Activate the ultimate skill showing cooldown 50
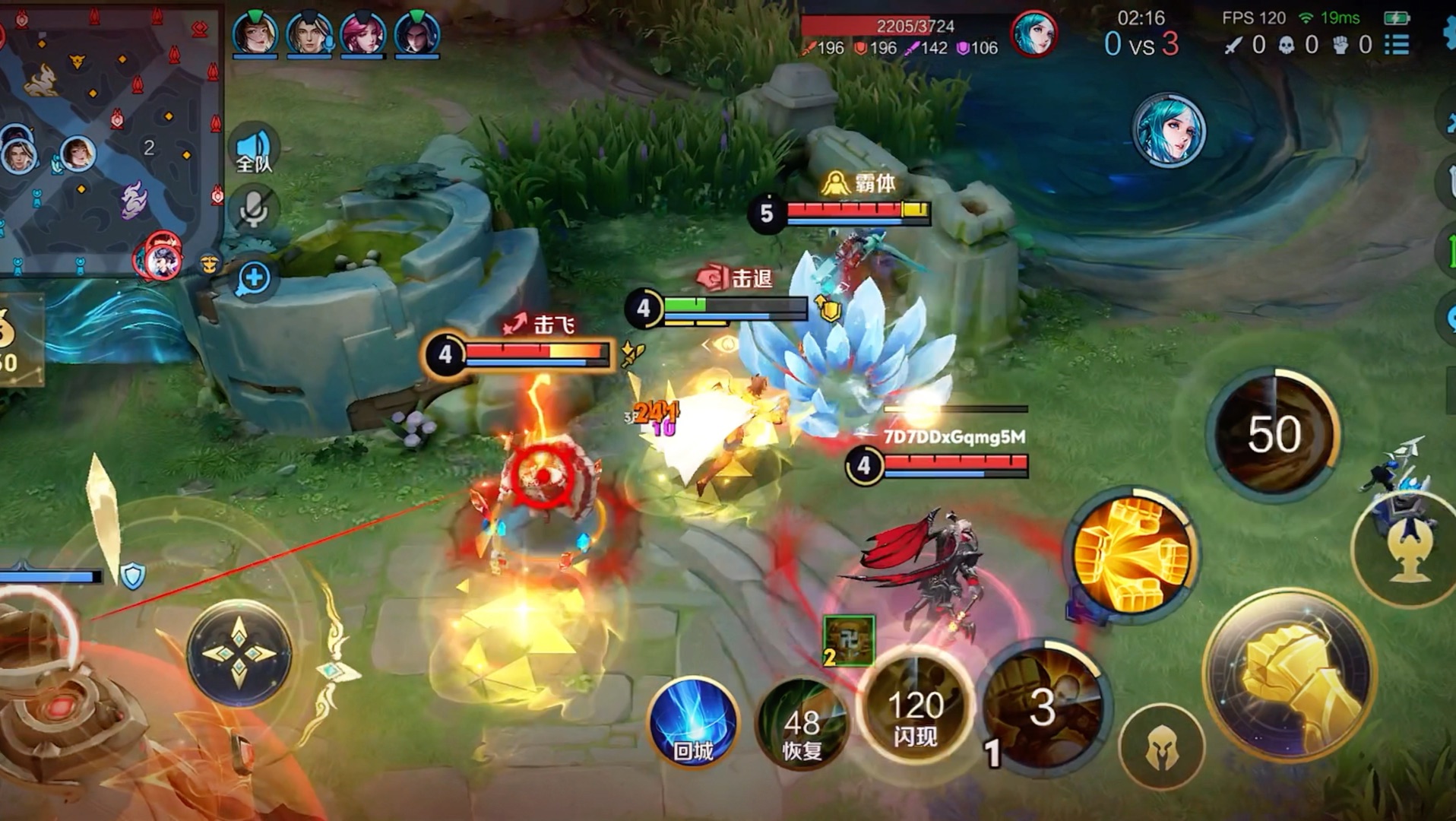Screen dimensions: 1456x821 pos(1274,433)
